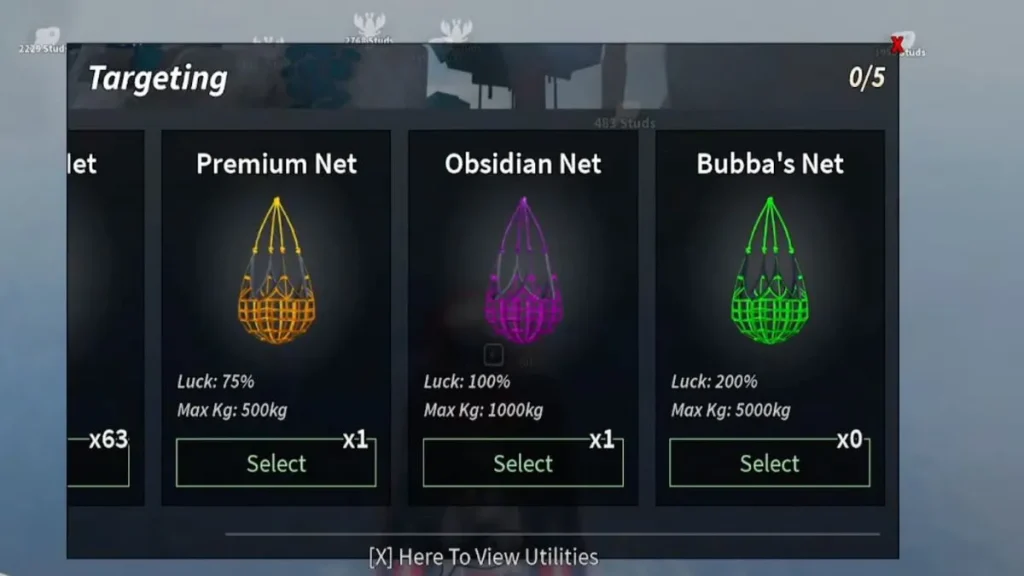Screen dimensions: 1024x576
Task: Choose the Obsidian Net Select button
Action: coord(522,463)
